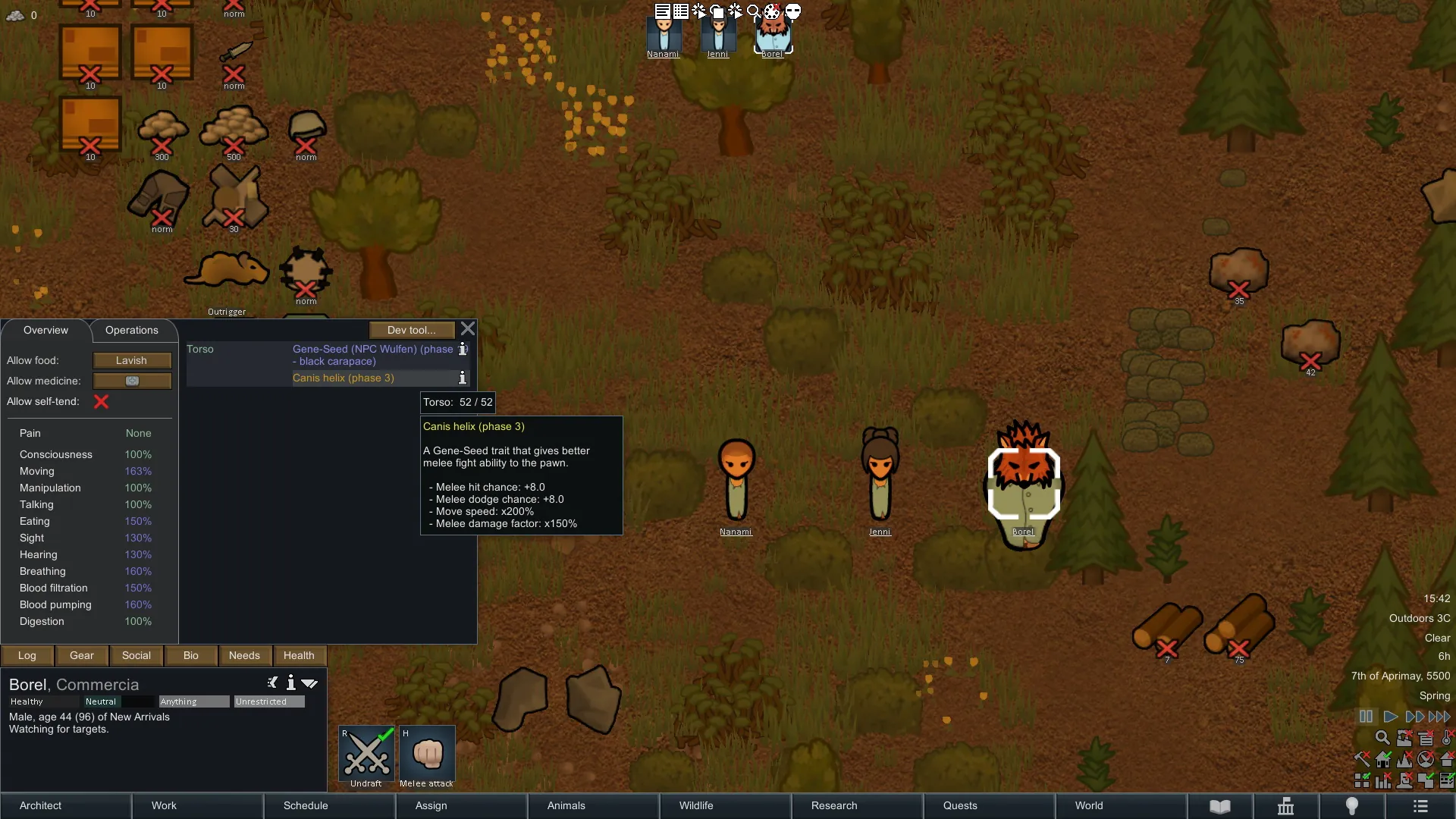Switch to the Operations tab
This screenshot has height=819, width=1456.
[x=132, y=331]
